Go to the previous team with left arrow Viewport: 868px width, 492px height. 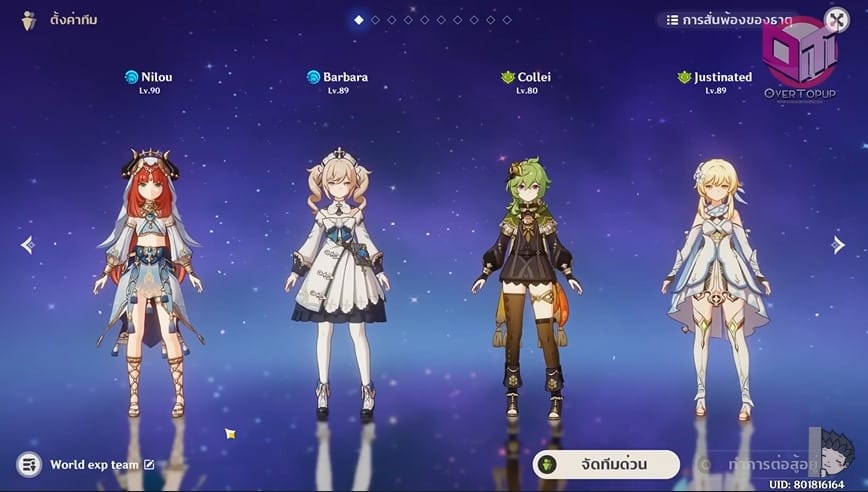[x=27, y=245]
